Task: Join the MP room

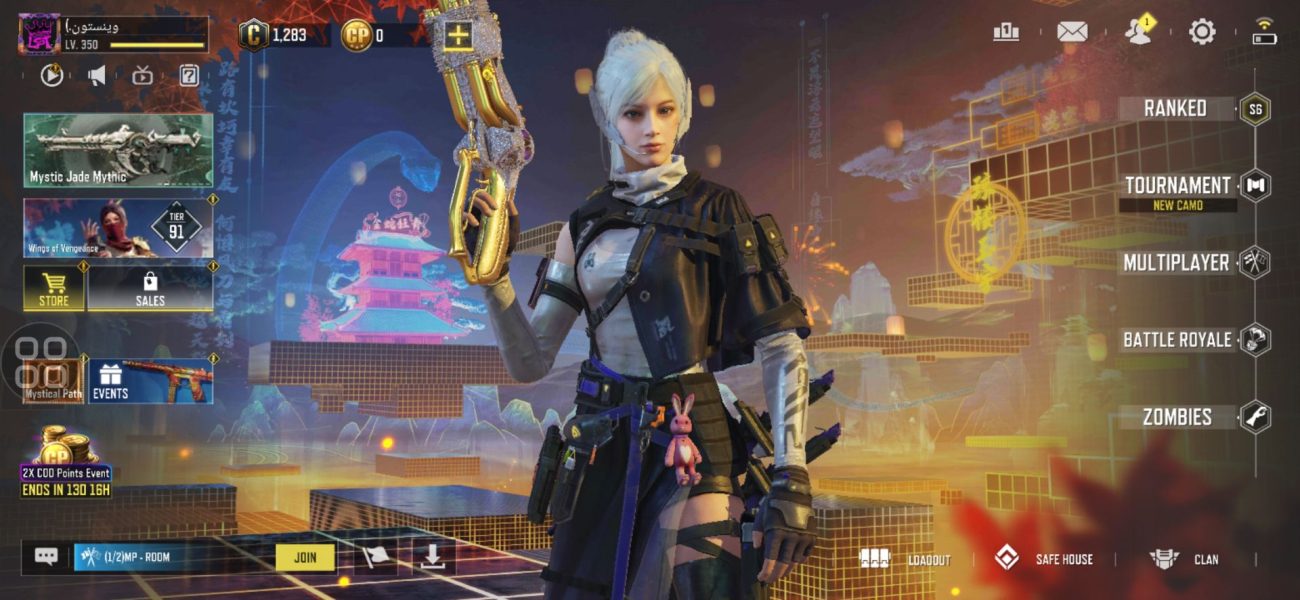Action: click(305, 557)
